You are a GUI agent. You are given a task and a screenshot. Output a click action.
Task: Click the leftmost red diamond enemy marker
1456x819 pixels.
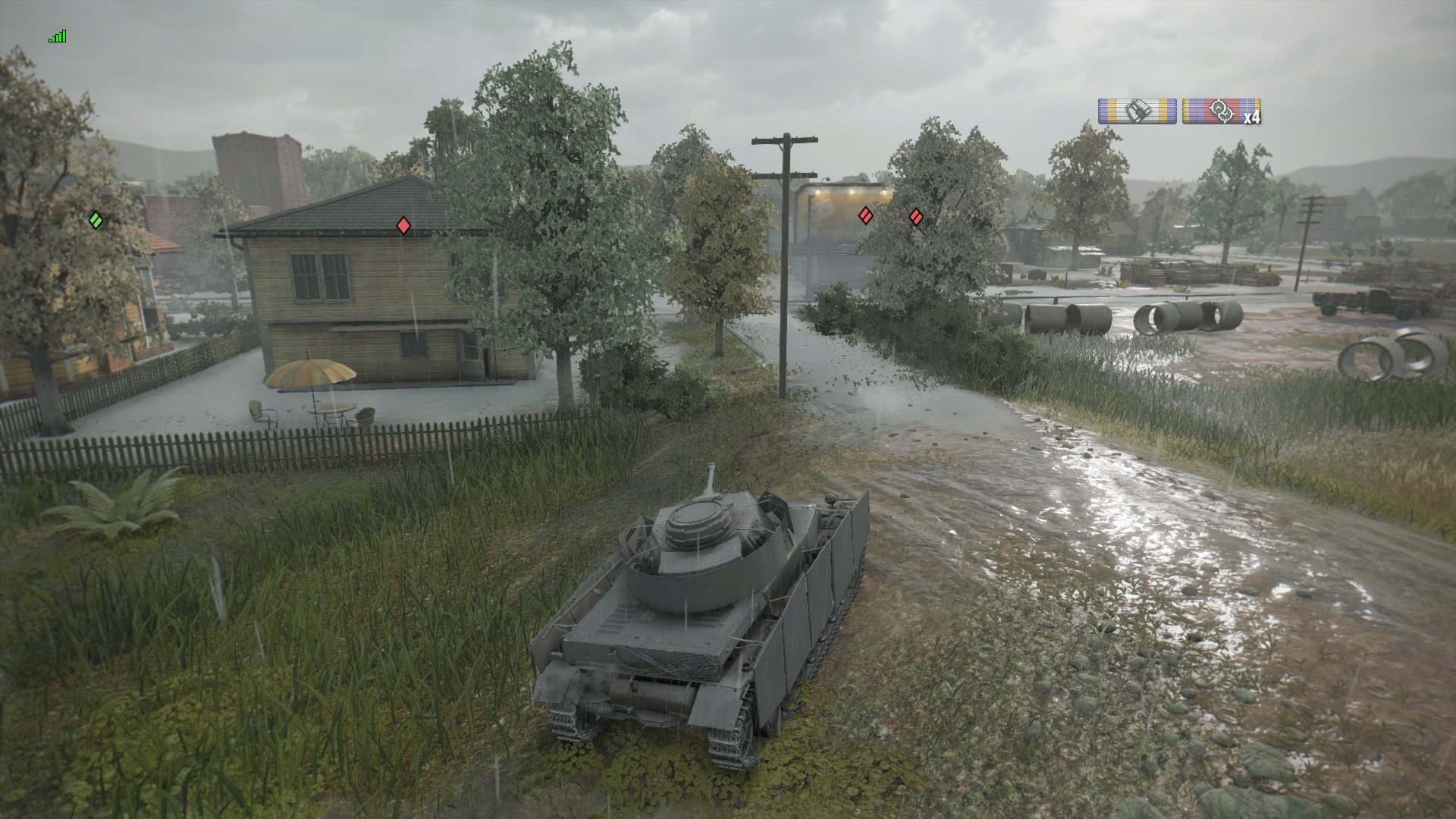(402, 225)
